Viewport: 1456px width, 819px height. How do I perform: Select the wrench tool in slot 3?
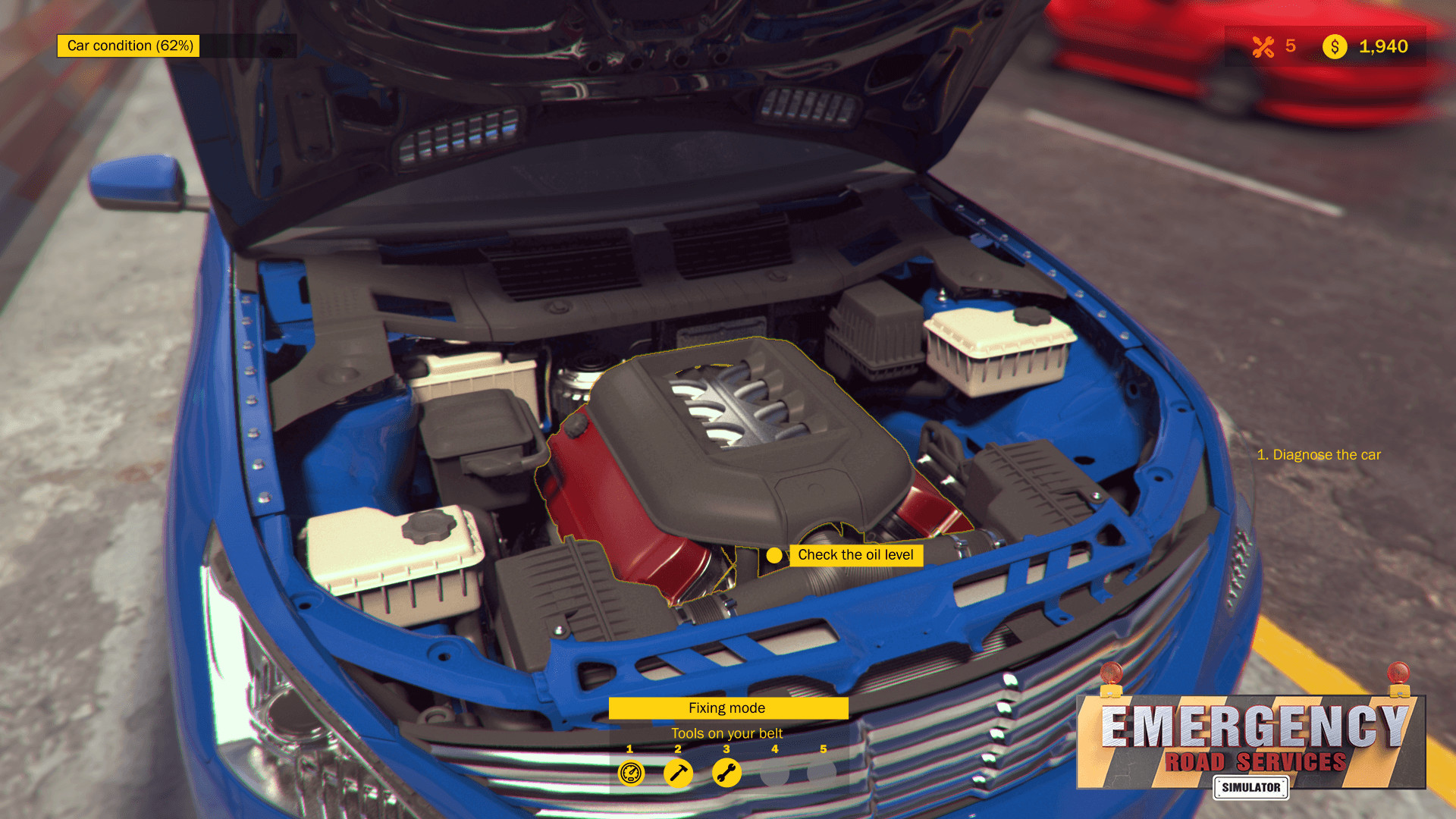tap(726, 775)
